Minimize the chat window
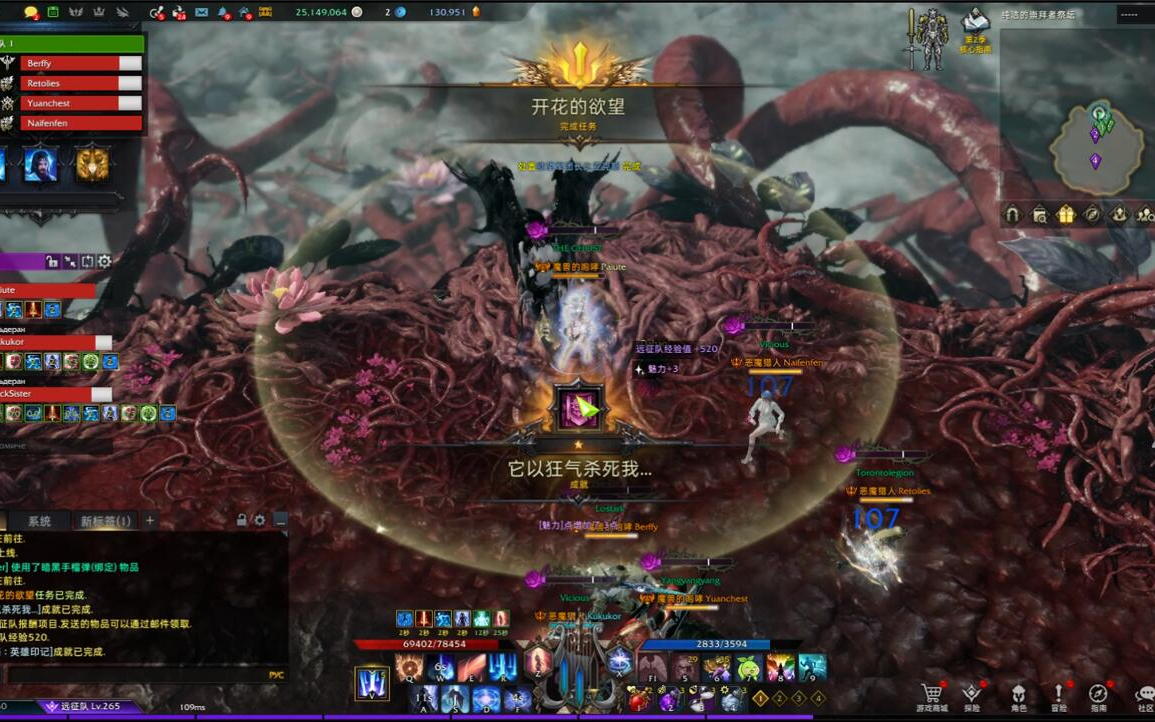The width and height of the screenshot is (1155, 722). pos(281,520)
